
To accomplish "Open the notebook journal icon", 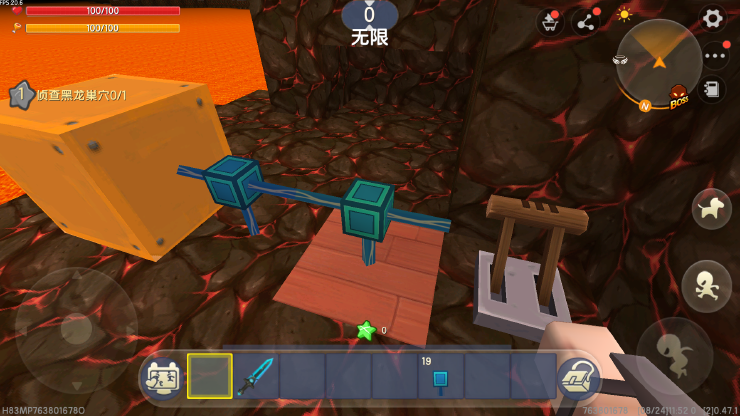I will pos(712,89).
